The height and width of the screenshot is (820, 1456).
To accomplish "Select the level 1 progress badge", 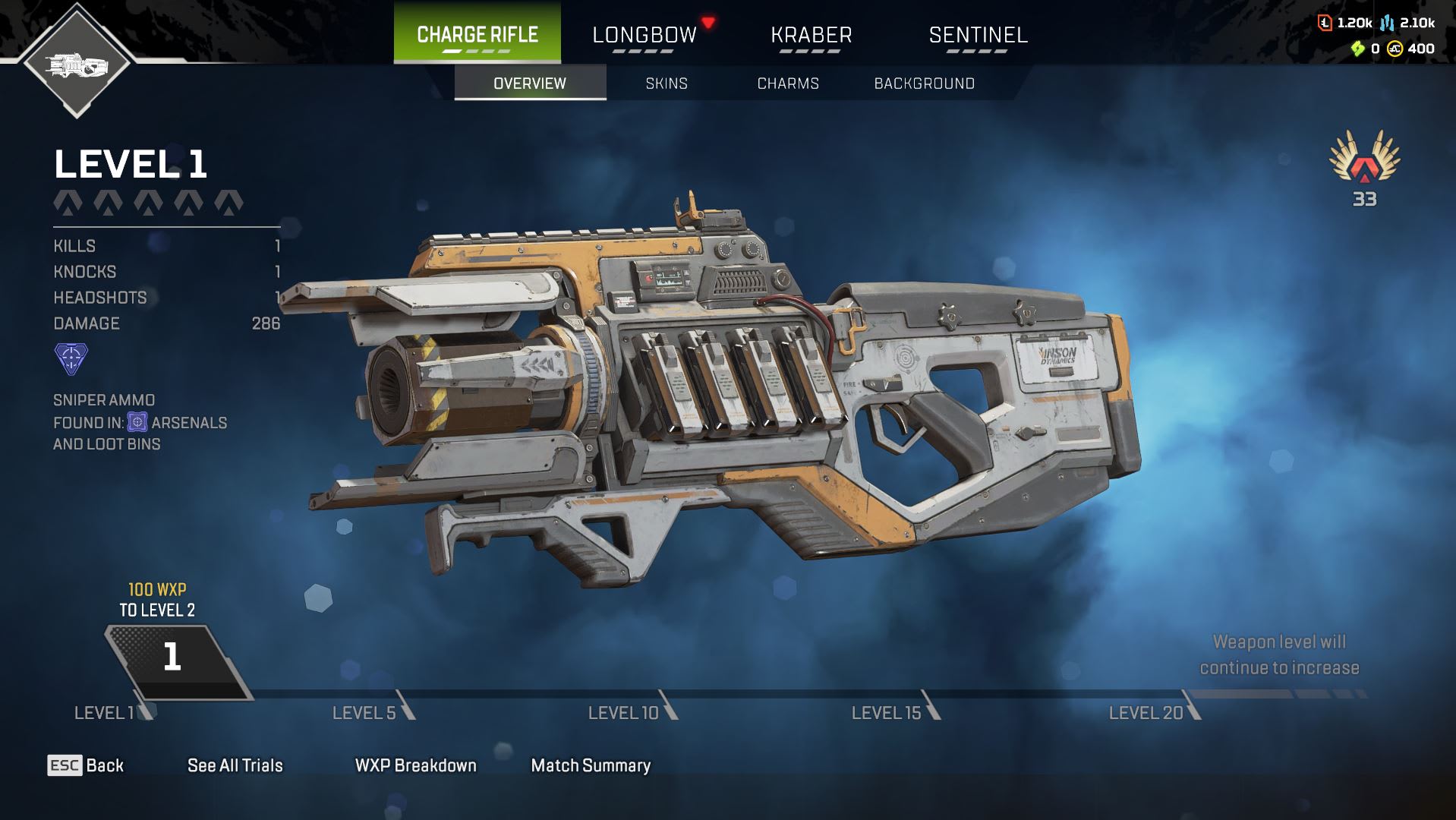I will (174, 658).
